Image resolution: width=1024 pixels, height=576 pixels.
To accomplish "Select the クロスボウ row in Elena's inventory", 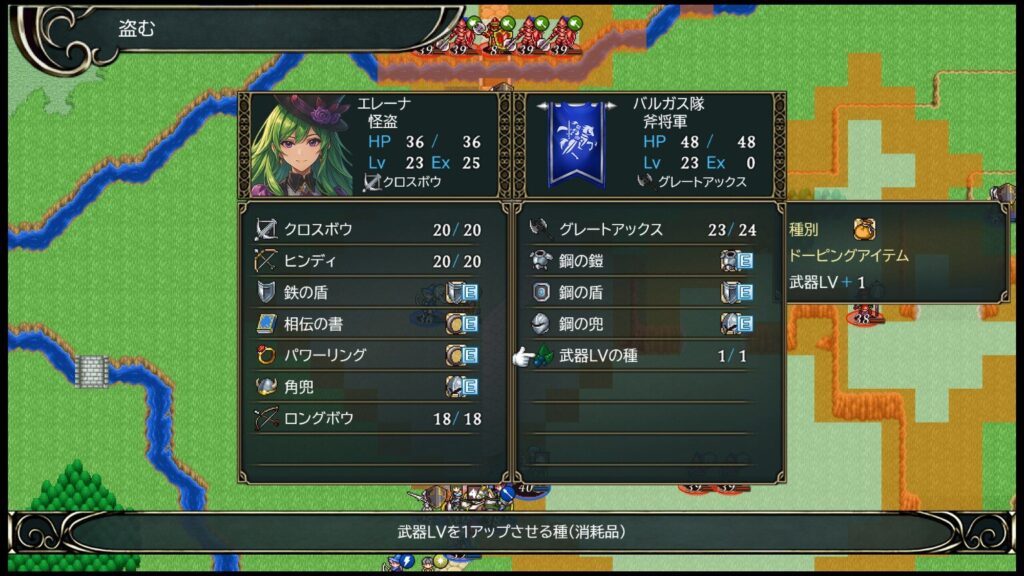I will coord(367,230).
